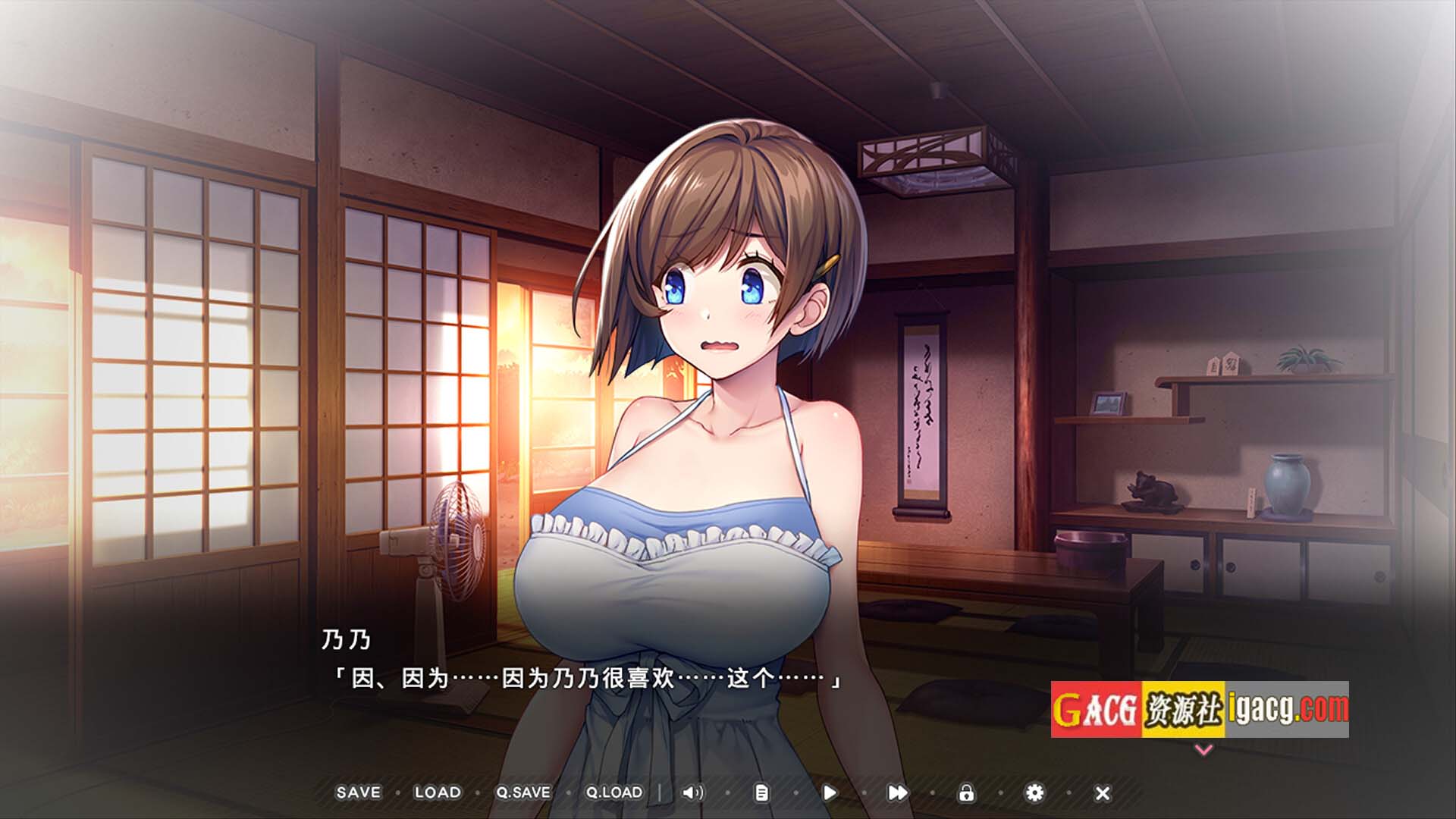The image size is (1456, 819).
Task: Open the backlog document icon
Action: tap(761, 792)
